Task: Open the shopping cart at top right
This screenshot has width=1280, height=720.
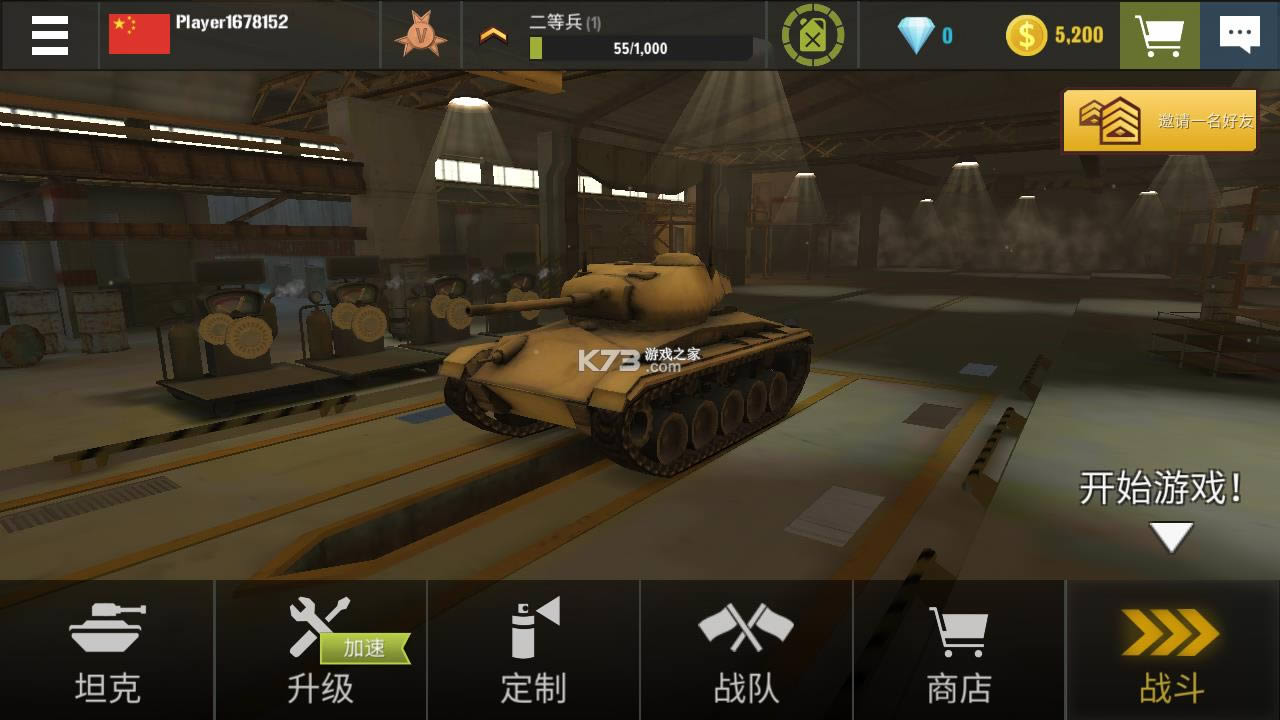Action: pyautogui.click(x=1159, y=33)
